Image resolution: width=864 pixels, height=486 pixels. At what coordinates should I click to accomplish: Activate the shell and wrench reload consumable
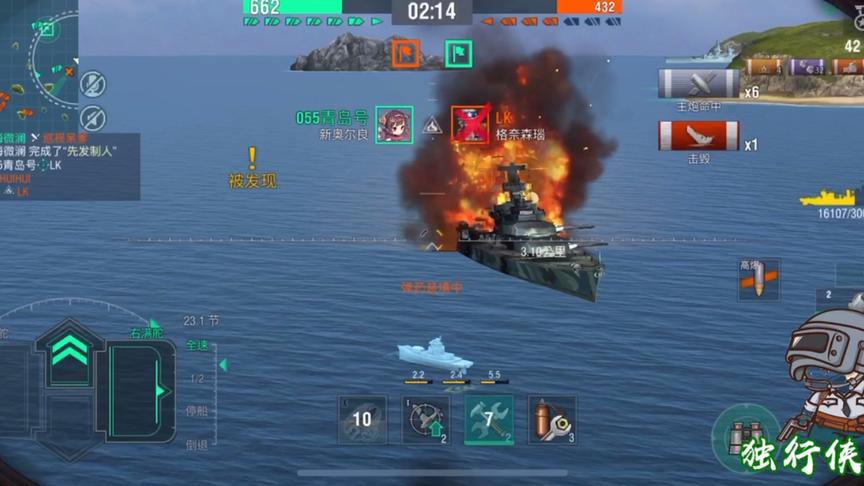coord(552,419)
